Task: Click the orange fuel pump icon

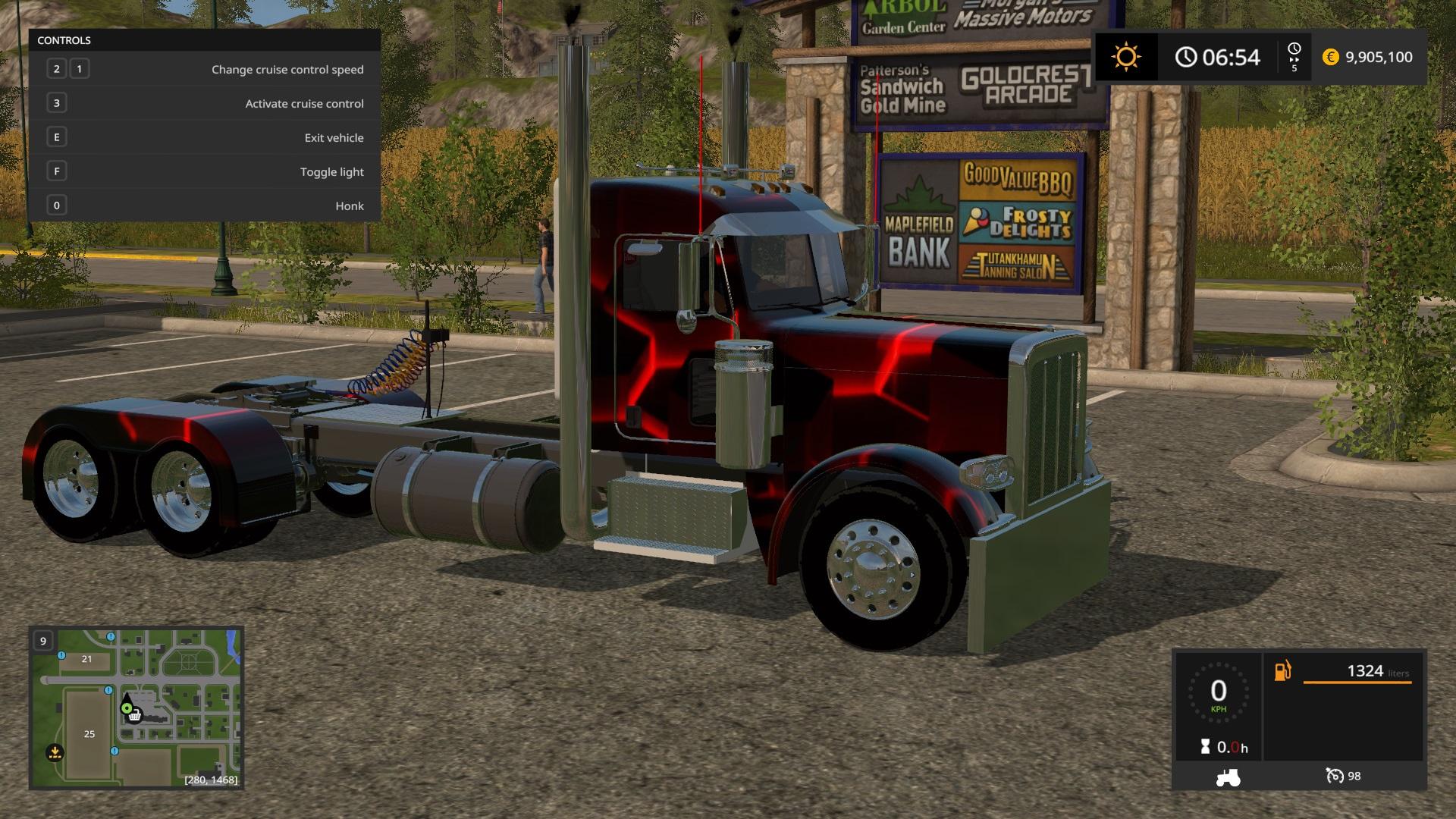Action: tap(1282, 671)
